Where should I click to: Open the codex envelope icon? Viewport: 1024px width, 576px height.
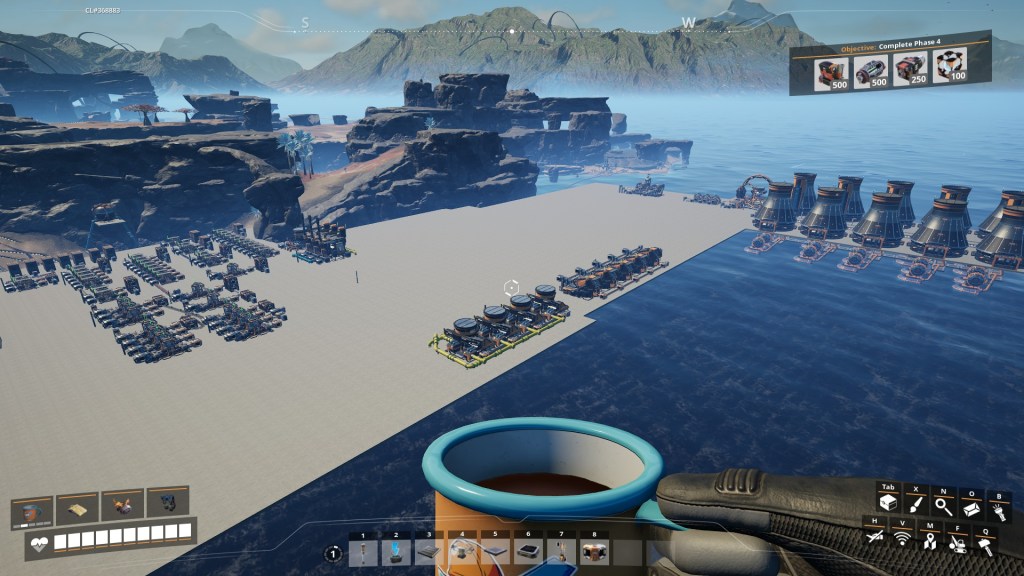(x=970, y=507)
